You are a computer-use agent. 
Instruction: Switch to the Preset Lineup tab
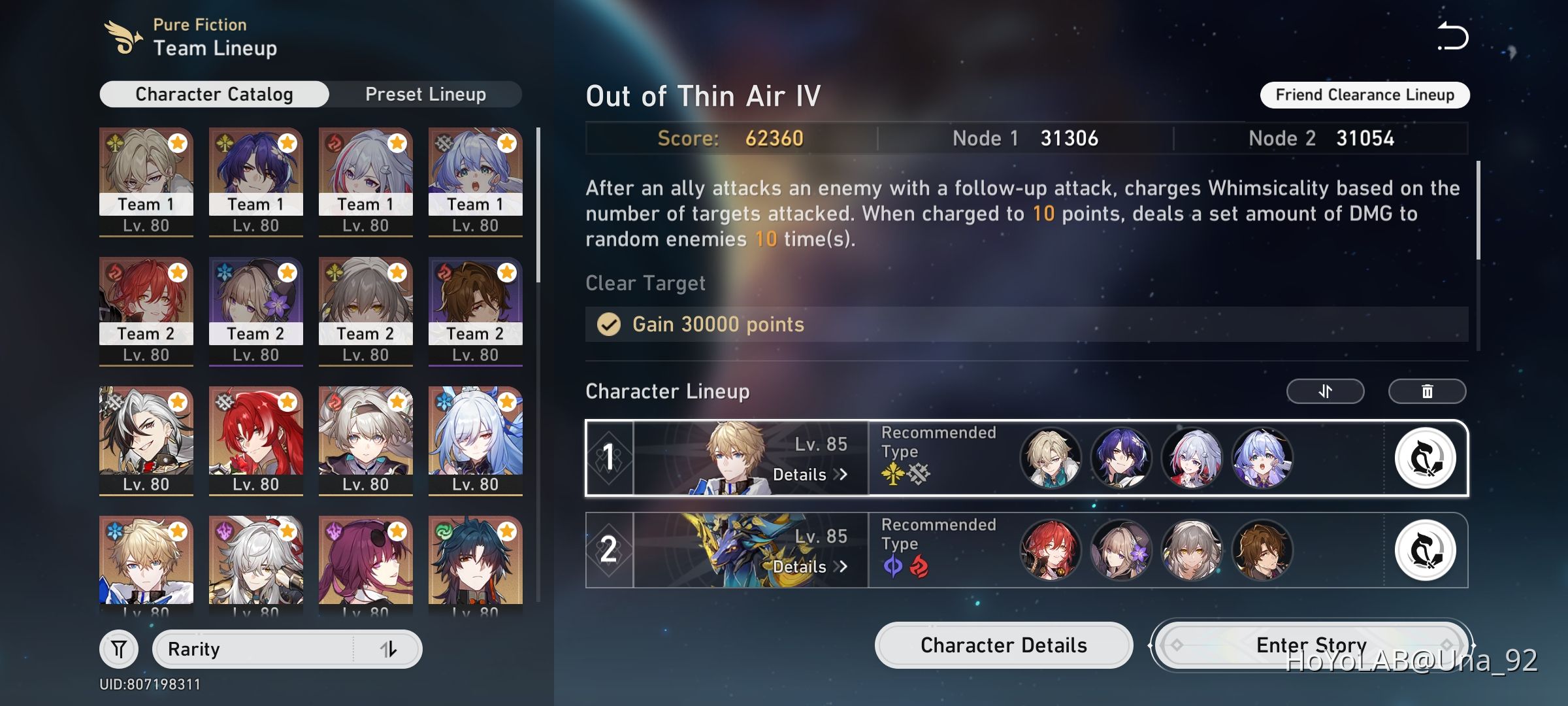click(425, 93)
